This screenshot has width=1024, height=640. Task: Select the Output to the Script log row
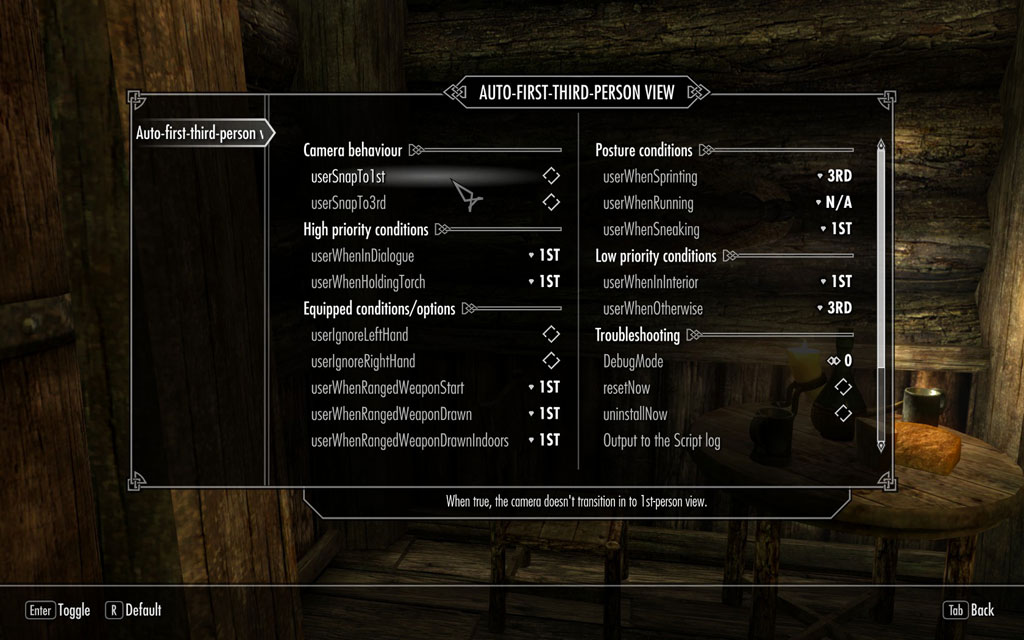[x=662, y=440]
